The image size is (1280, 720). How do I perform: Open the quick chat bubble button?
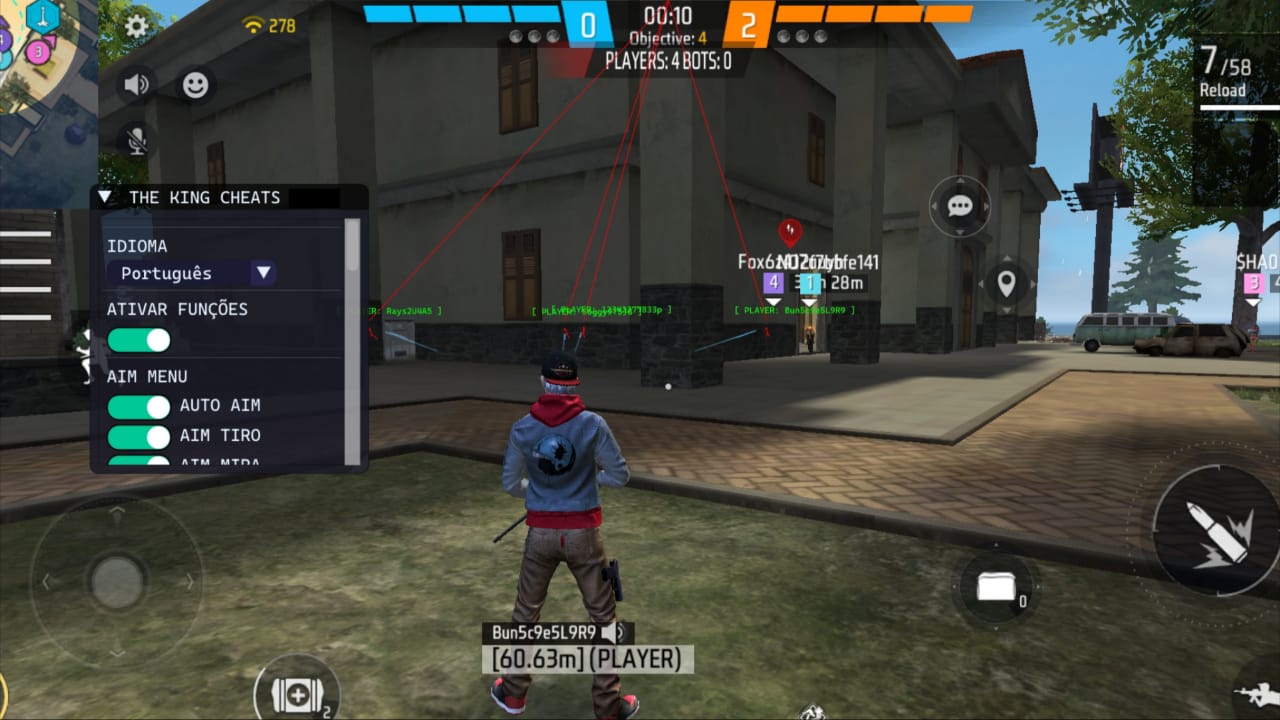tap(960, 207)
